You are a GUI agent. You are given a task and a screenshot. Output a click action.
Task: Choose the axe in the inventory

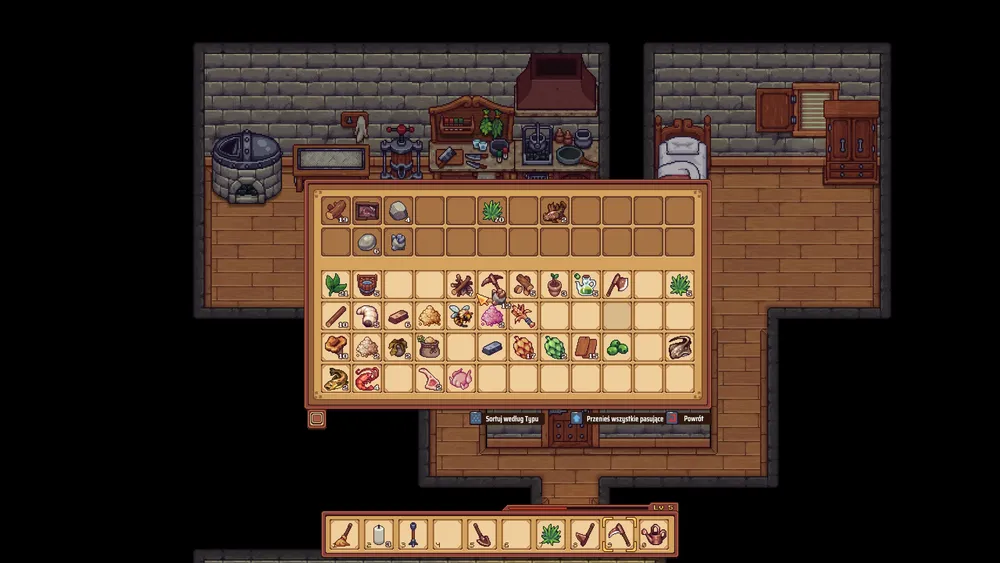pyautogui.click(x=616, y=285)
